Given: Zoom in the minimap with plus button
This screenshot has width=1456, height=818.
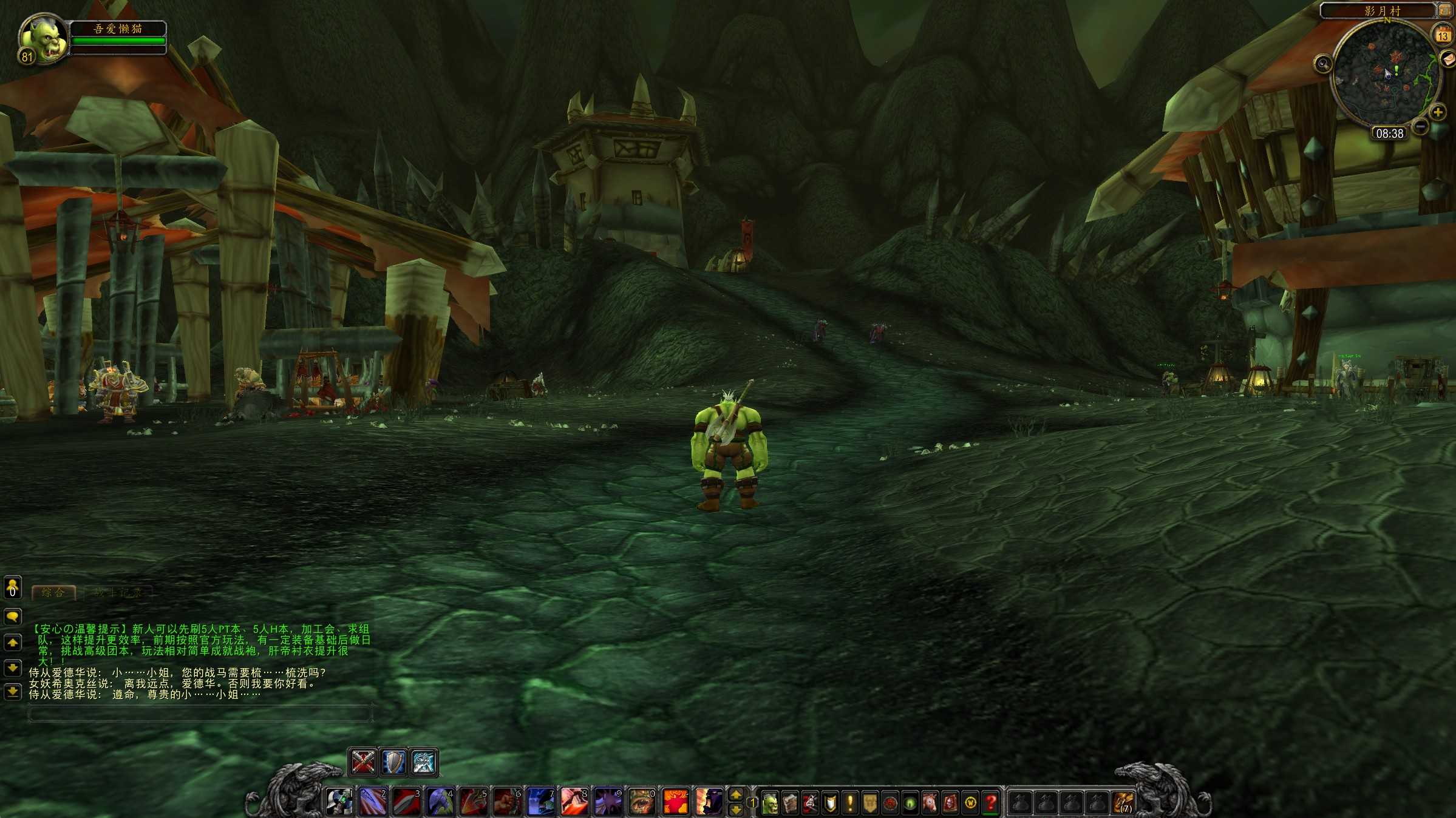Looking at the screenshot, I should coord(1438,112).
